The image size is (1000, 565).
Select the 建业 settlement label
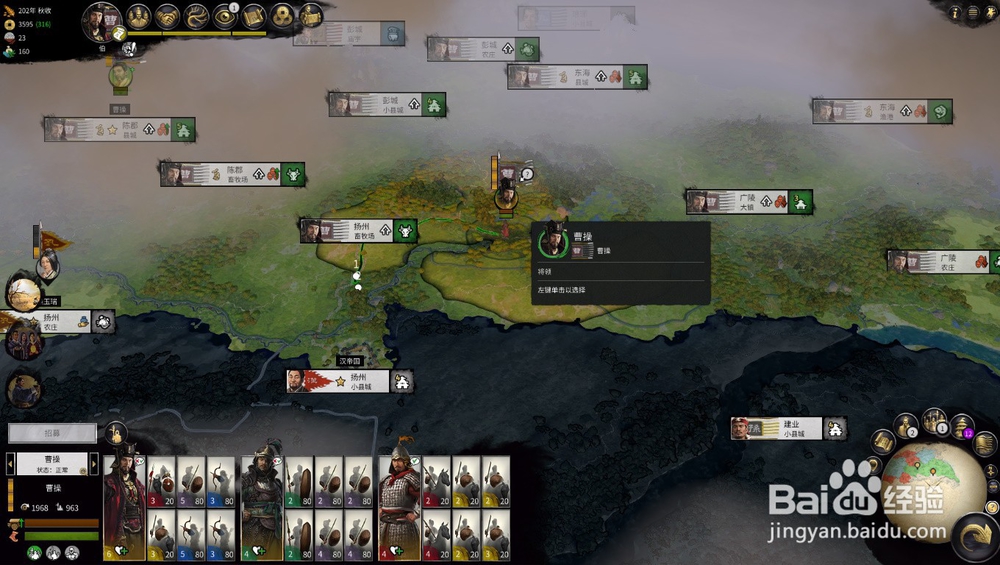(x=788, y=429)
